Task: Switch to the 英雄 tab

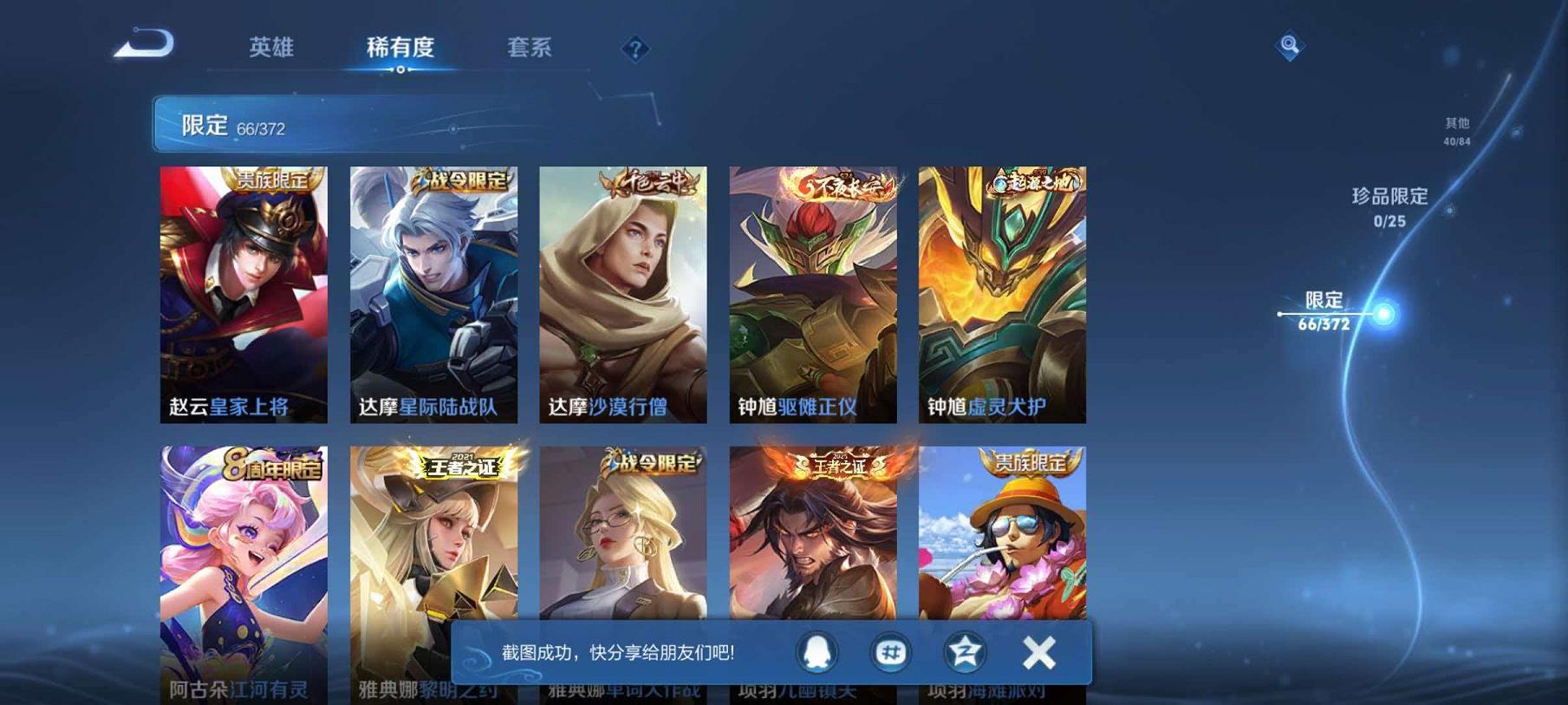Action: tap(273, 49)
